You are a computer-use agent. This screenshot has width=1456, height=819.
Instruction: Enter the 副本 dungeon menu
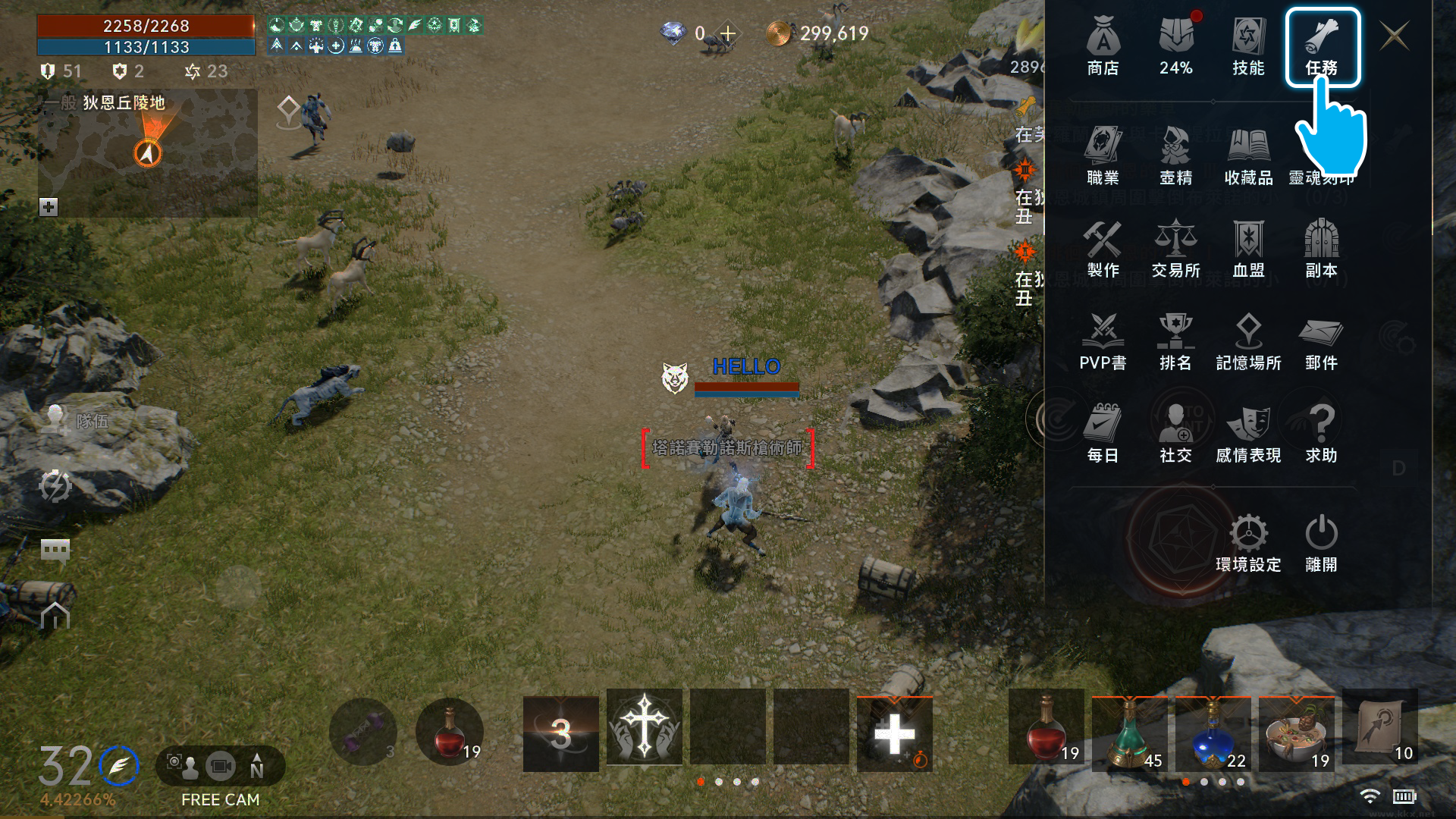click(x=1321, y=249)
